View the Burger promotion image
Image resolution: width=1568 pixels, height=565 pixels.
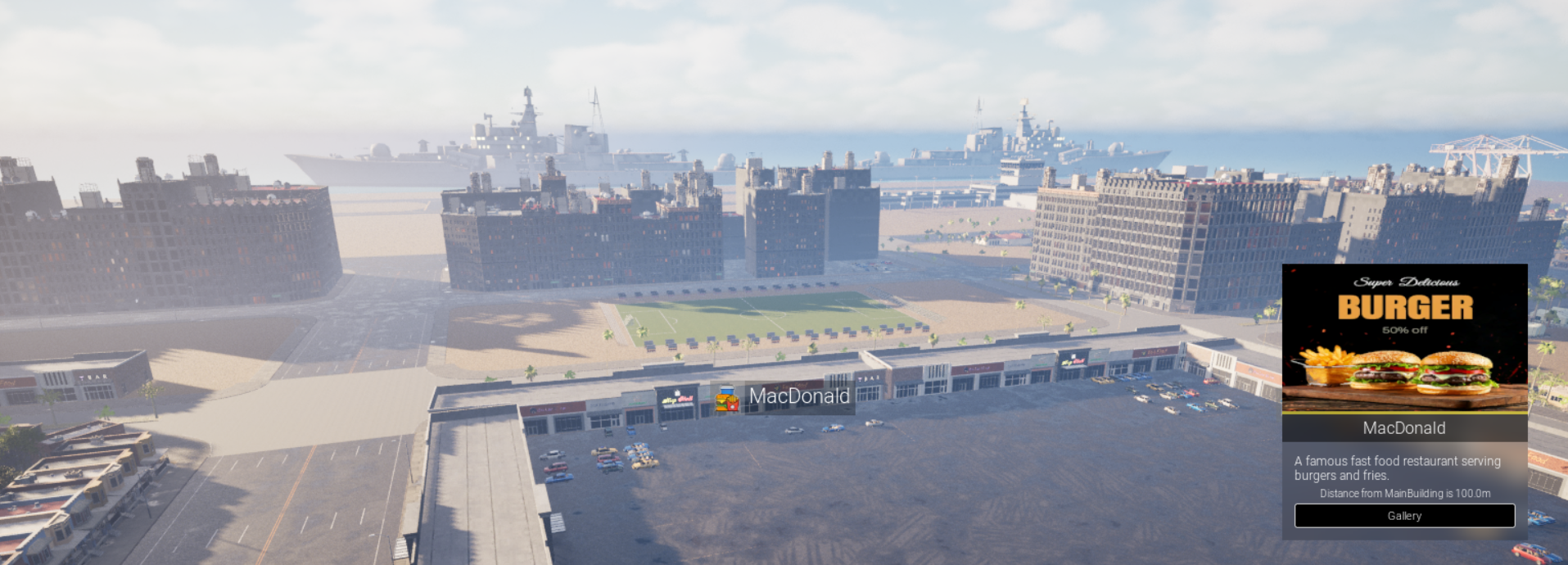point(1404,337)
